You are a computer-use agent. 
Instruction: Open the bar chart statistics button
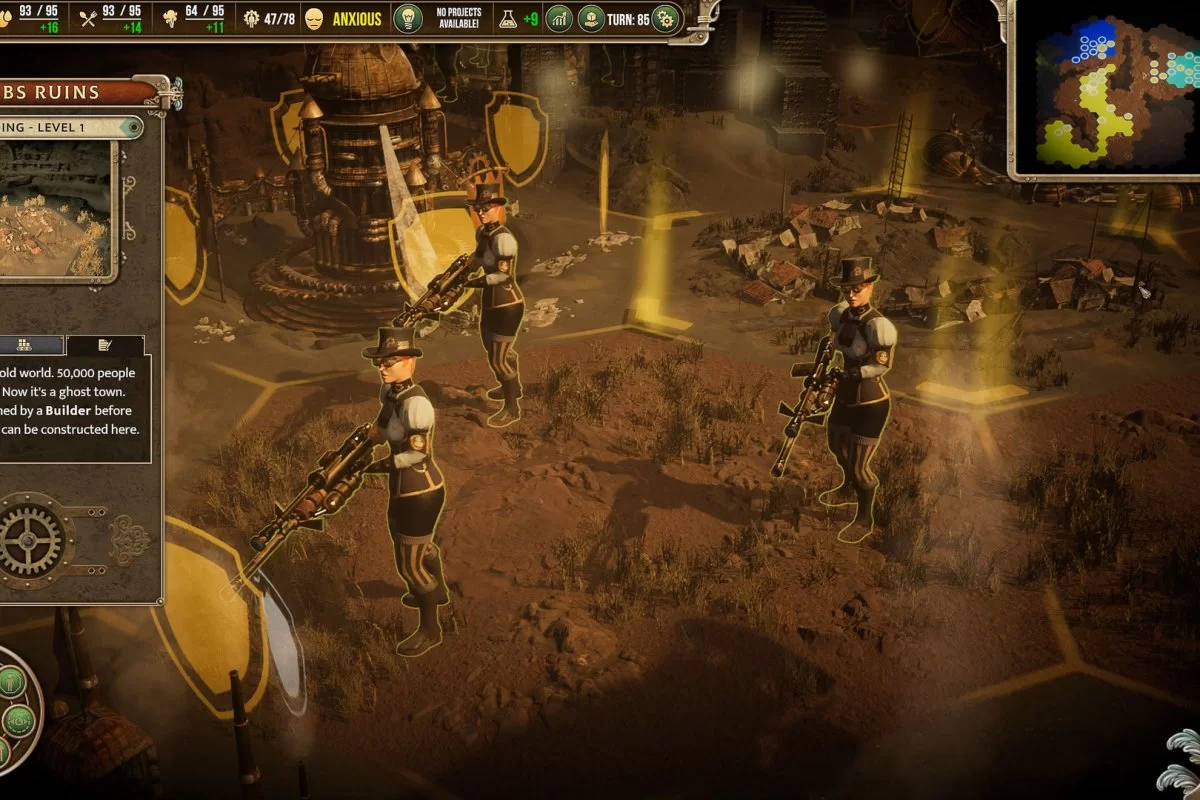[559, 18]
